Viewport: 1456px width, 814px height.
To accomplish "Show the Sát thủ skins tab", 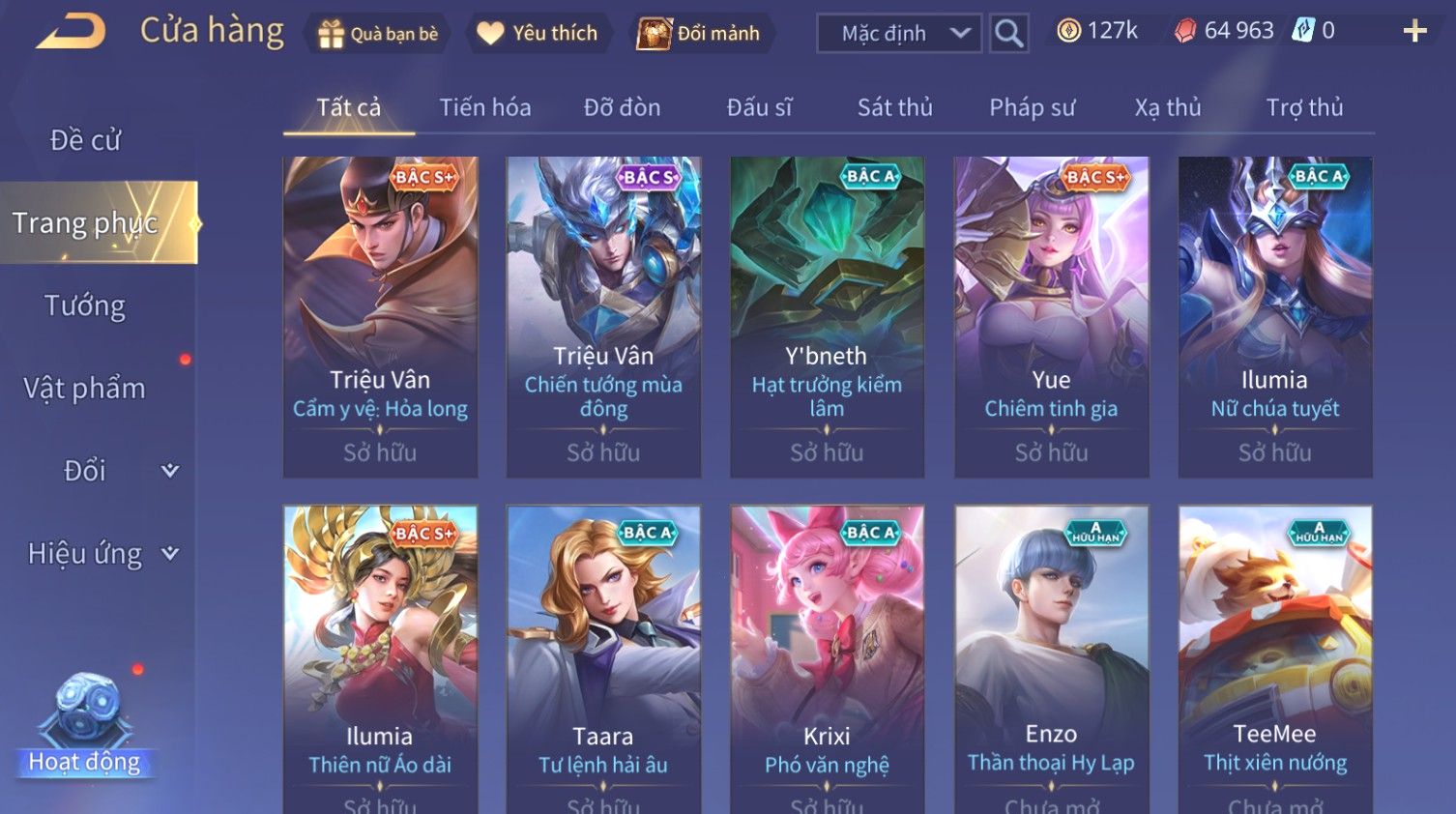I will click(894, 107).
